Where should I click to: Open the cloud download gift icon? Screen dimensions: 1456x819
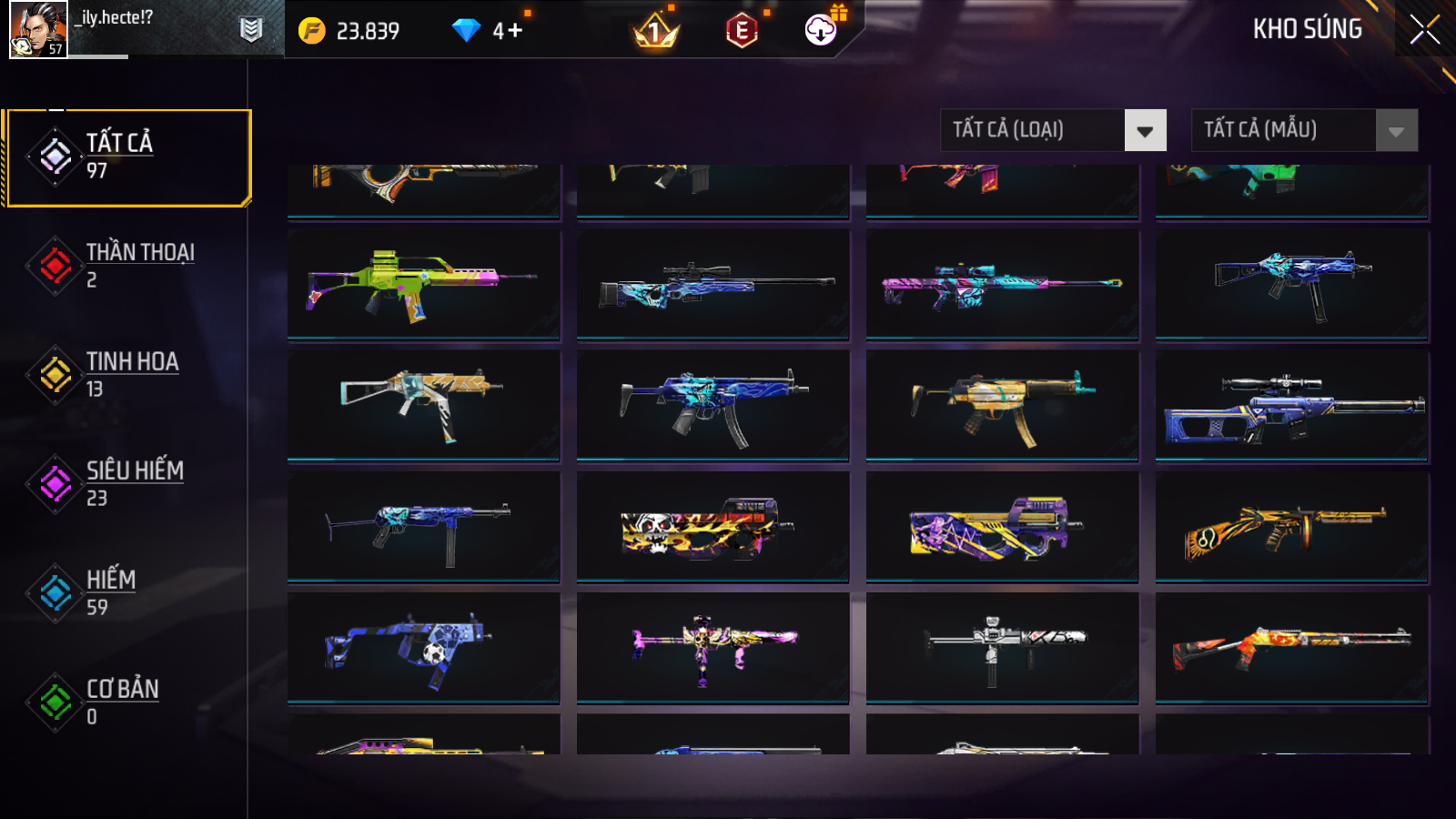pos(821,30)
